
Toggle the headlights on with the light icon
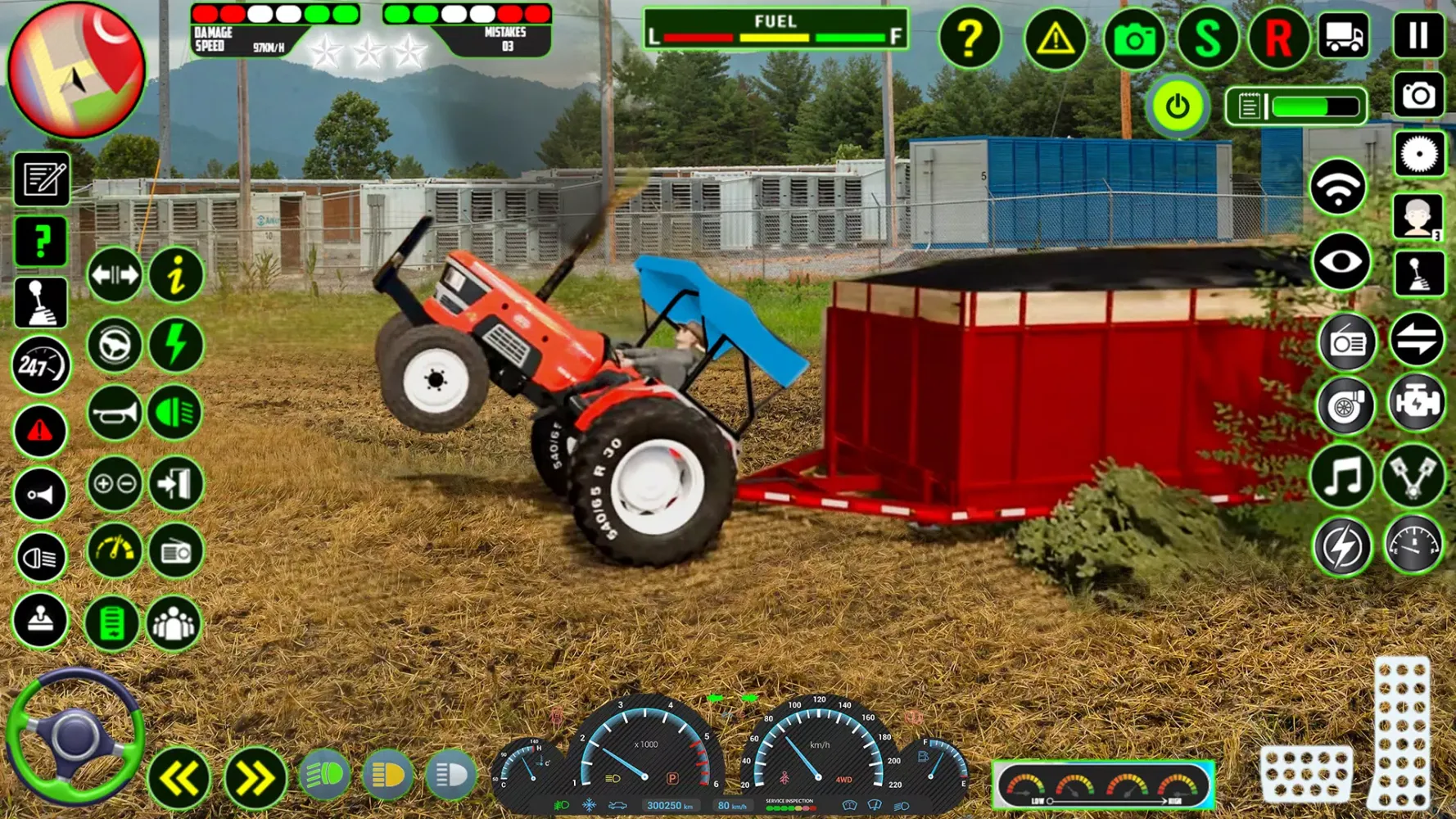tap(174, 414)
